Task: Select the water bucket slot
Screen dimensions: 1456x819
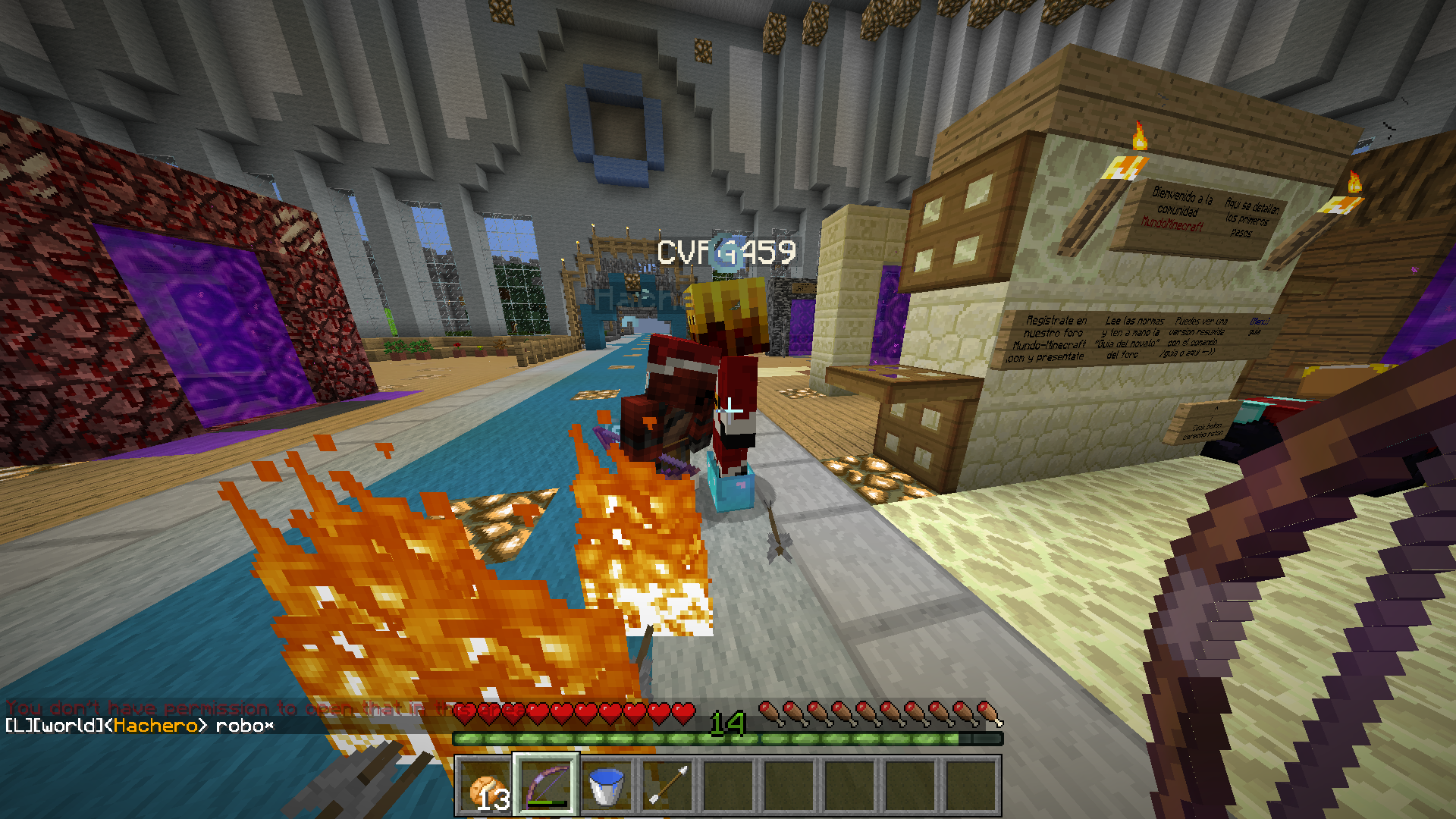Action: point(607,786)
